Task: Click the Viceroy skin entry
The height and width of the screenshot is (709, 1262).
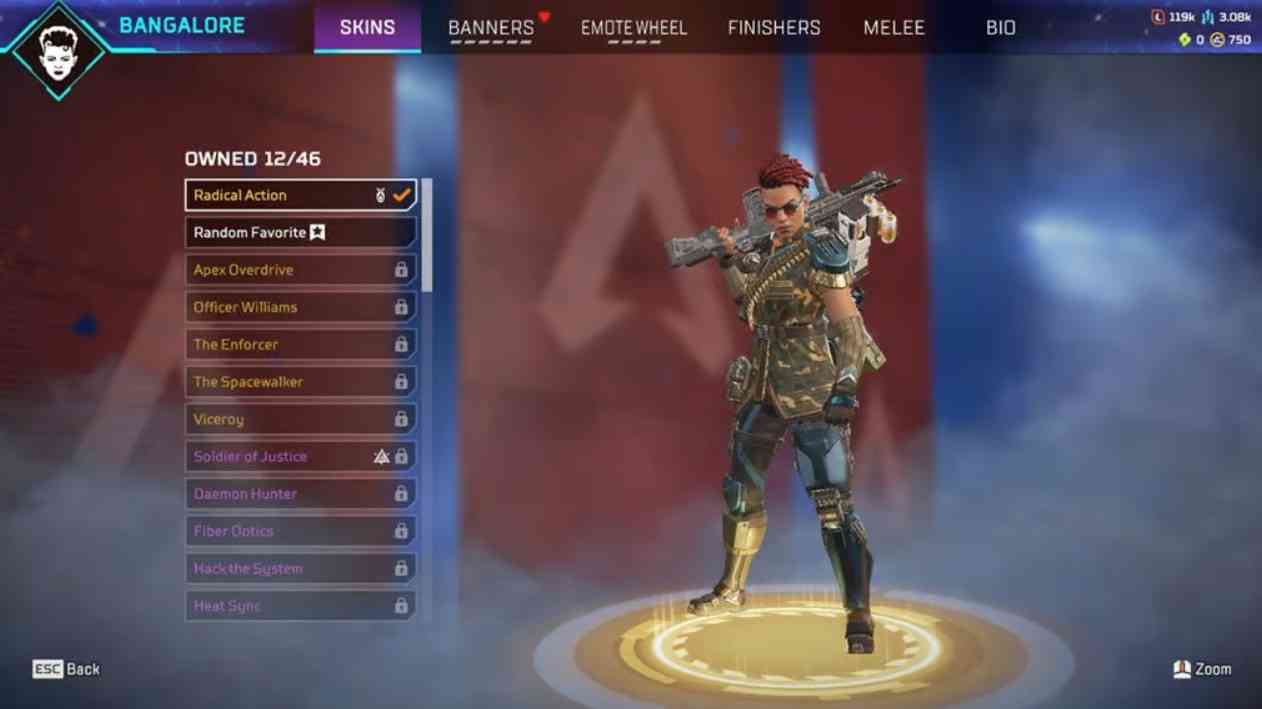Action: 300,419
